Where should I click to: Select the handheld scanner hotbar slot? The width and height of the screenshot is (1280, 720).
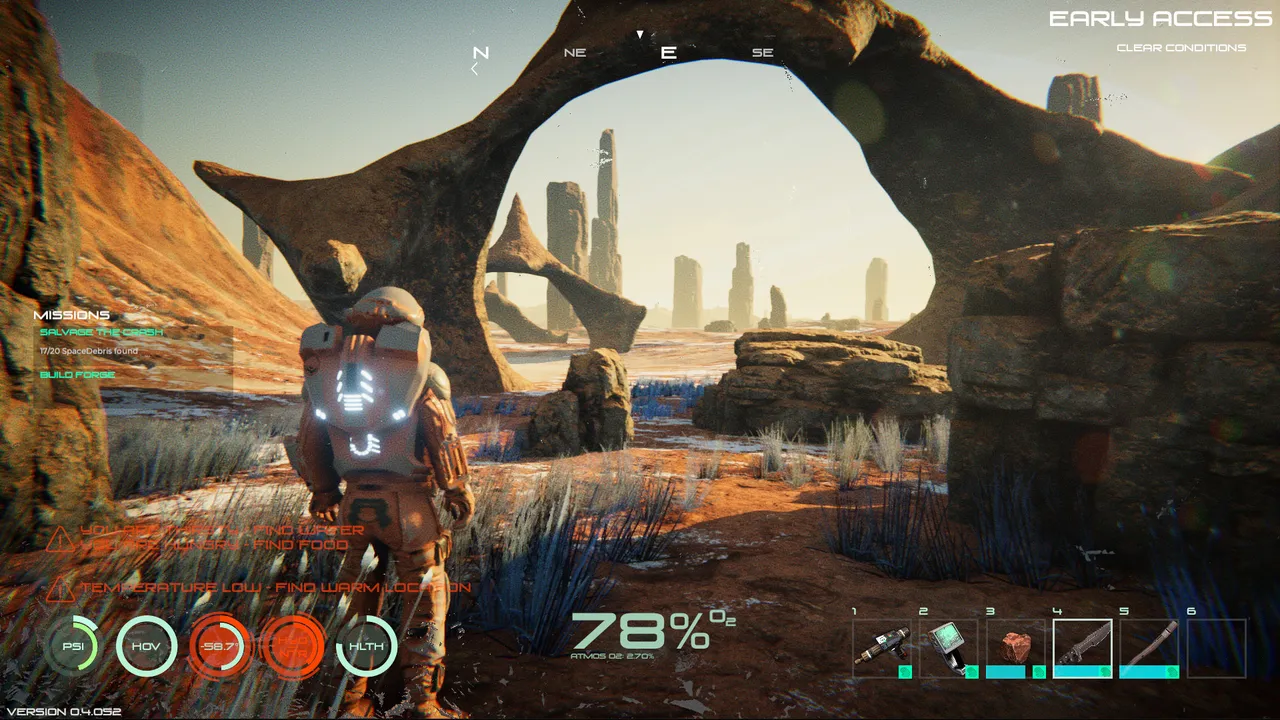coord(948,648)
